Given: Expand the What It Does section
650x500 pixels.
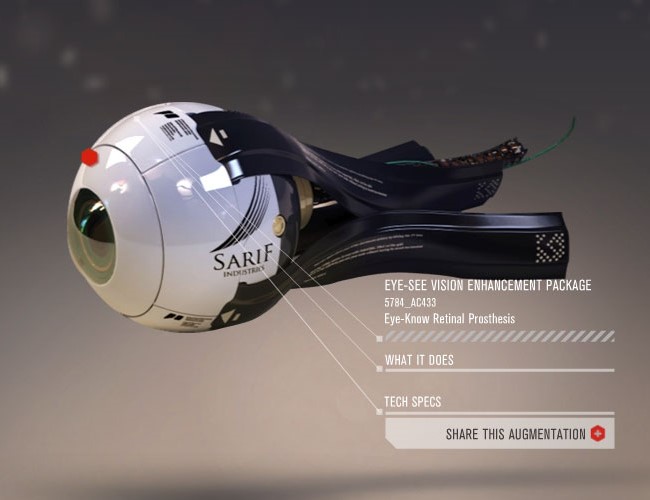Looking at the screenshot, I should tap(420, 360).
